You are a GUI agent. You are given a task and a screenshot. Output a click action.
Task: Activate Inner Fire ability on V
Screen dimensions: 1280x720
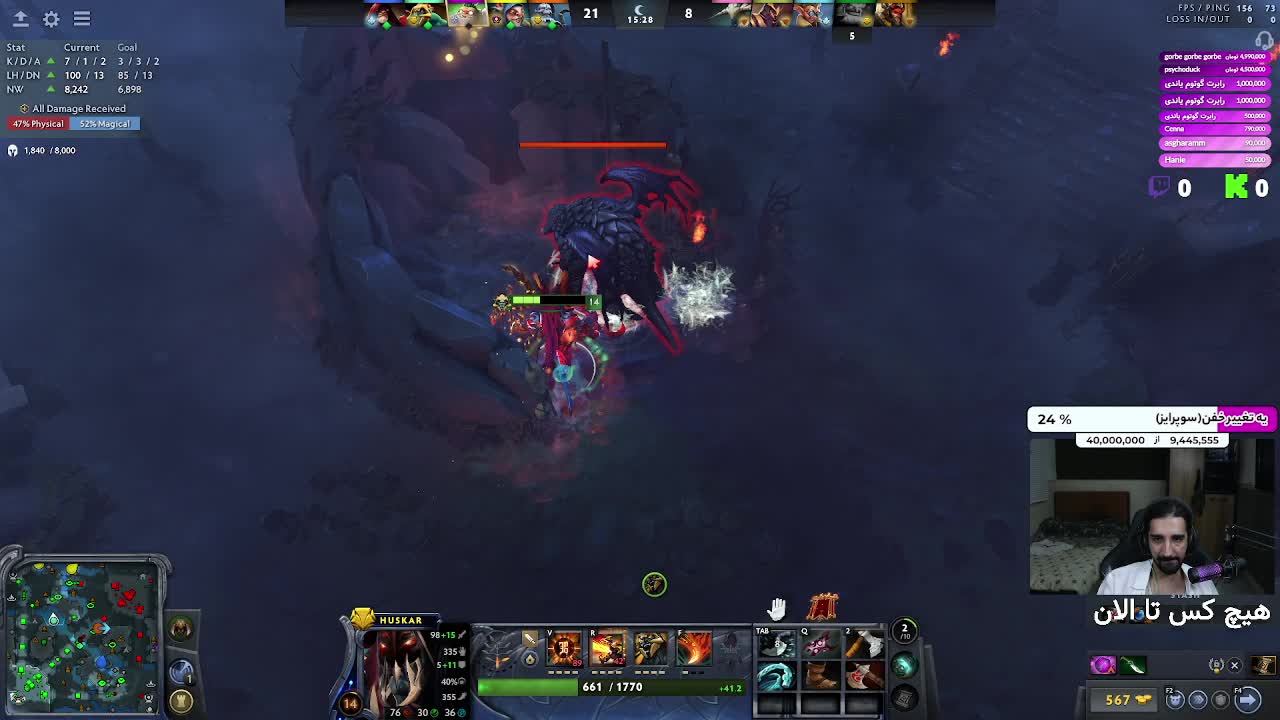564,650
